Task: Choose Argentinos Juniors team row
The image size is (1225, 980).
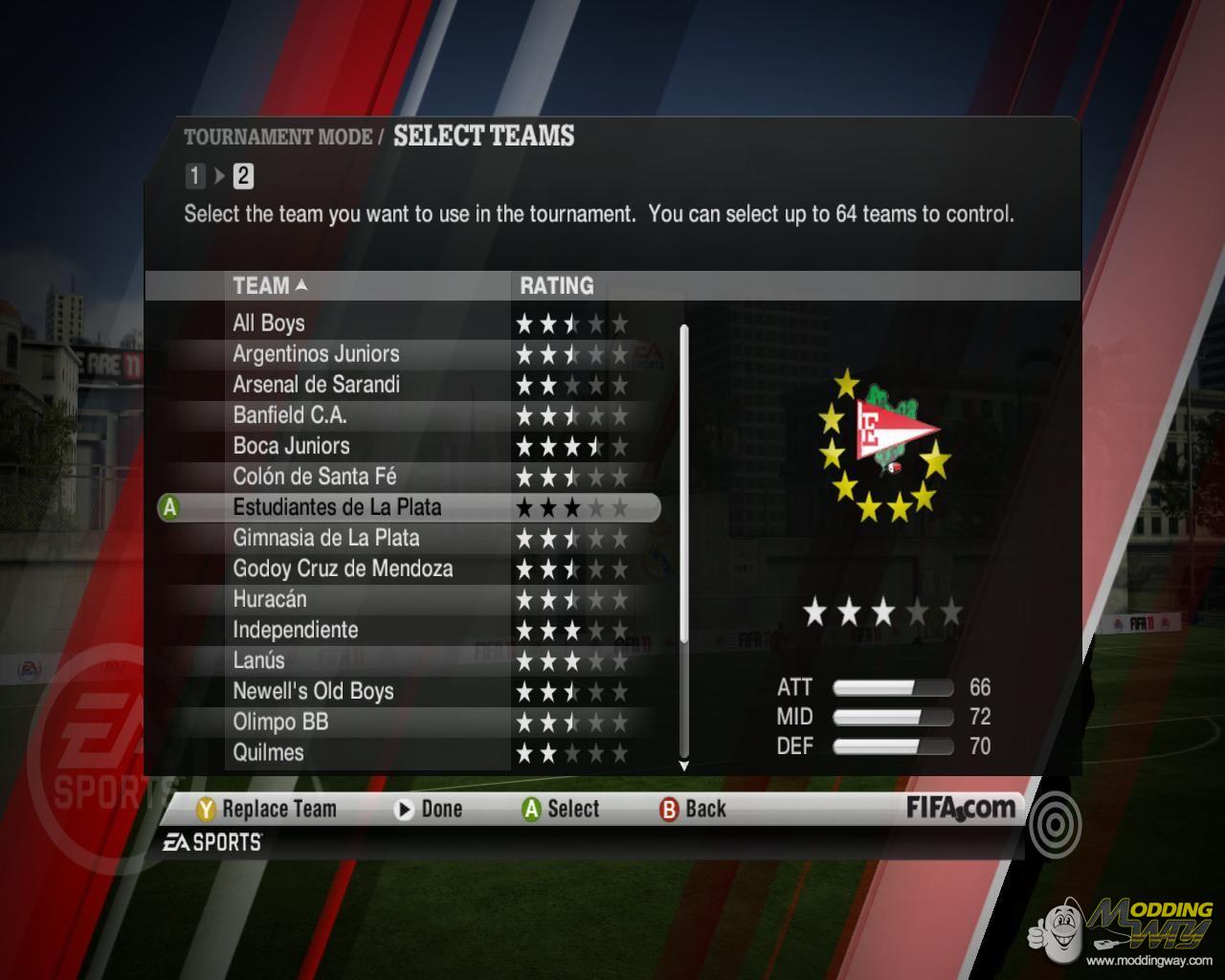Action: click(x=316, y=354)
